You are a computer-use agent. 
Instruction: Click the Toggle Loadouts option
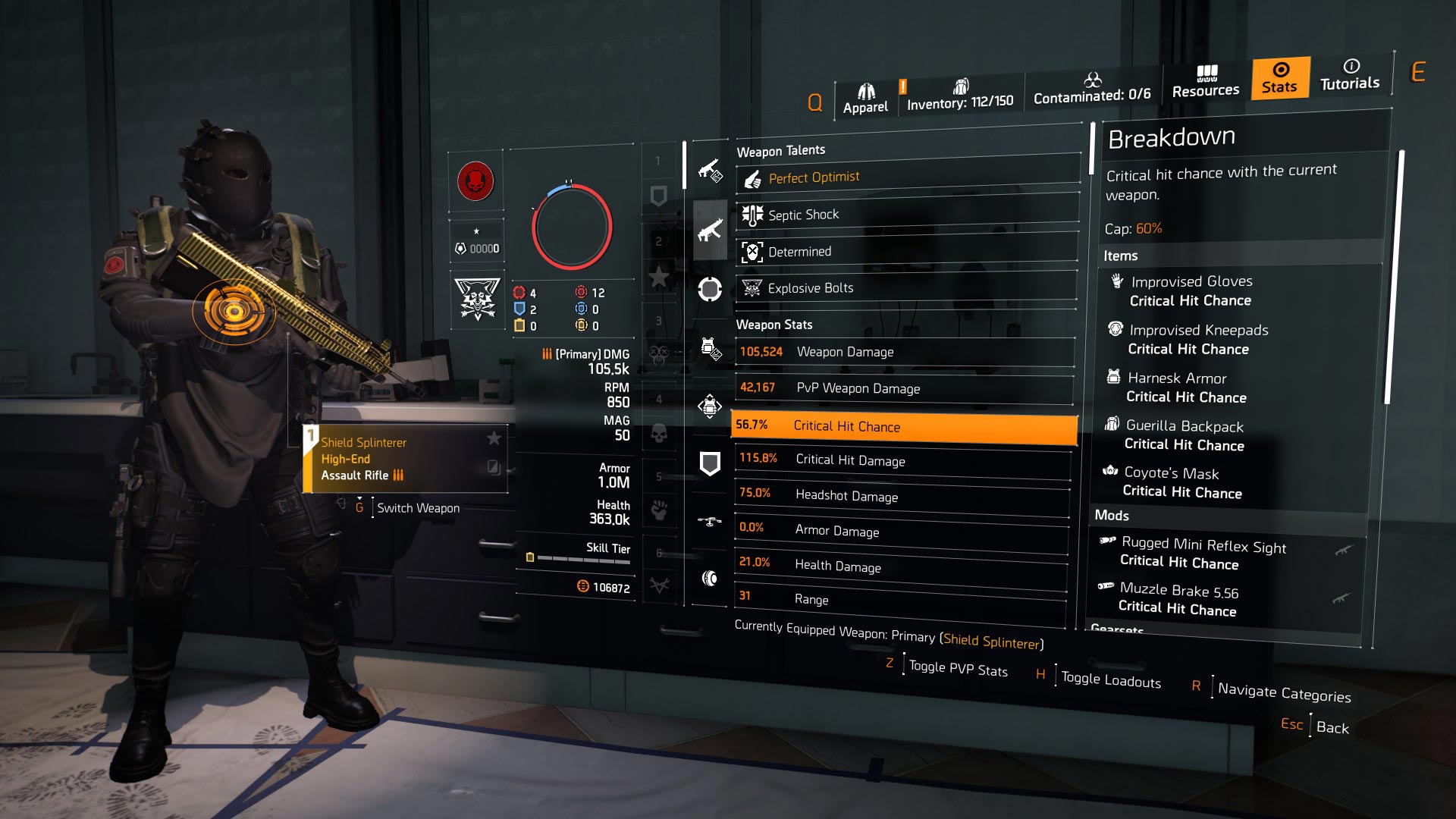point(1110,680)
